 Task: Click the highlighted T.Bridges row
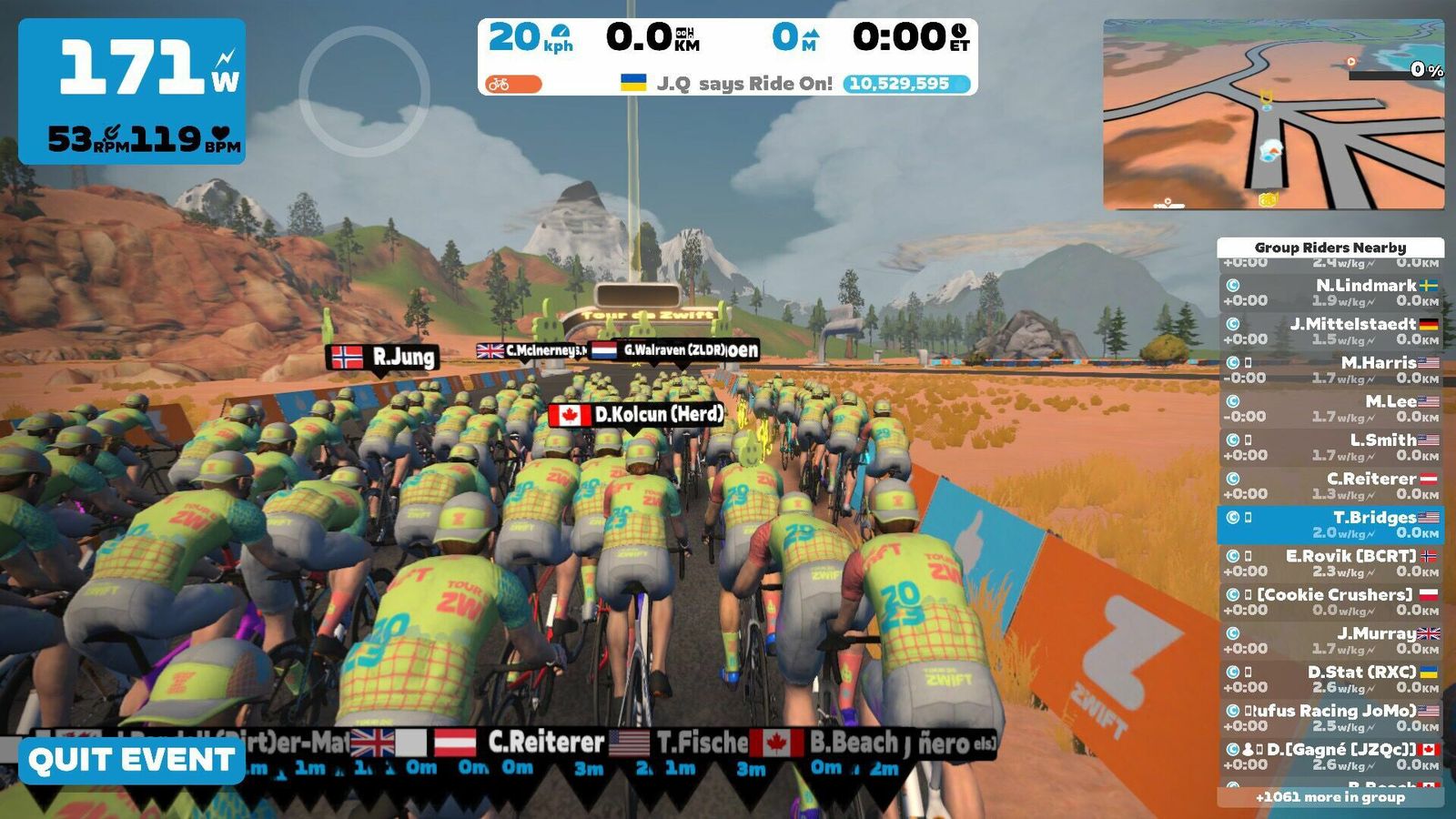(1330, 524)
